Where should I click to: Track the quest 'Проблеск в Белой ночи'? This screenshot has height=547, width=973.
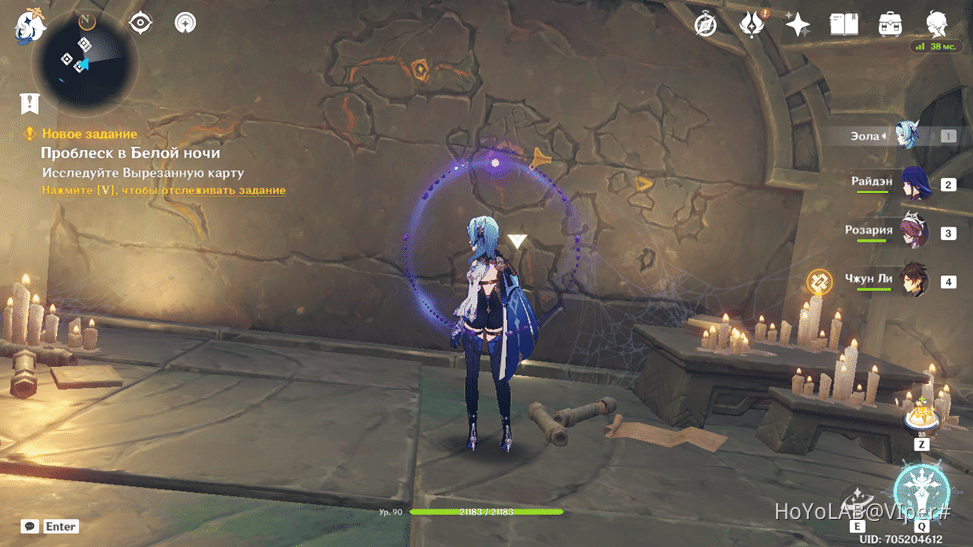(163, 190)
